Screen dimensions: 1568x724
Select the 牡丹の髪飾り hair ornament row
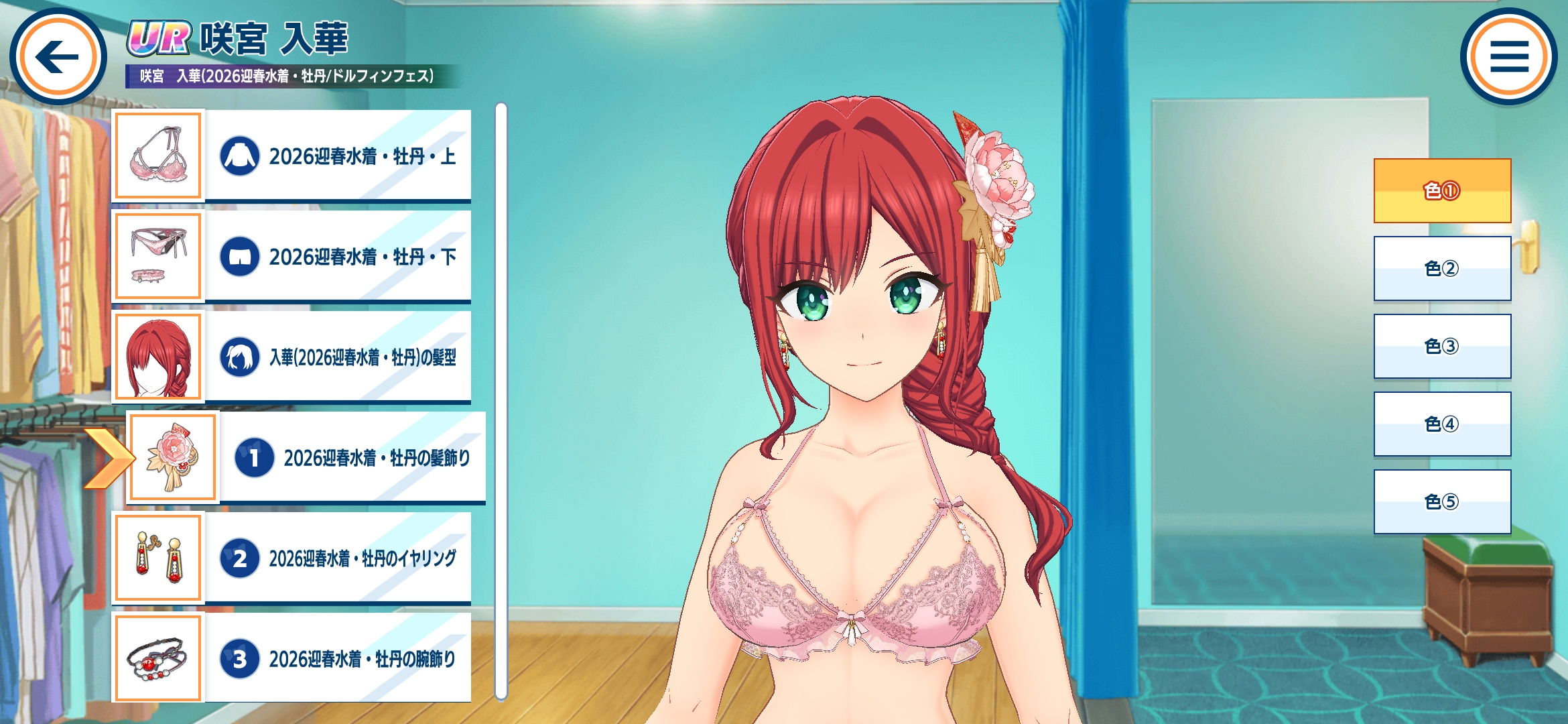pos(307,457)
